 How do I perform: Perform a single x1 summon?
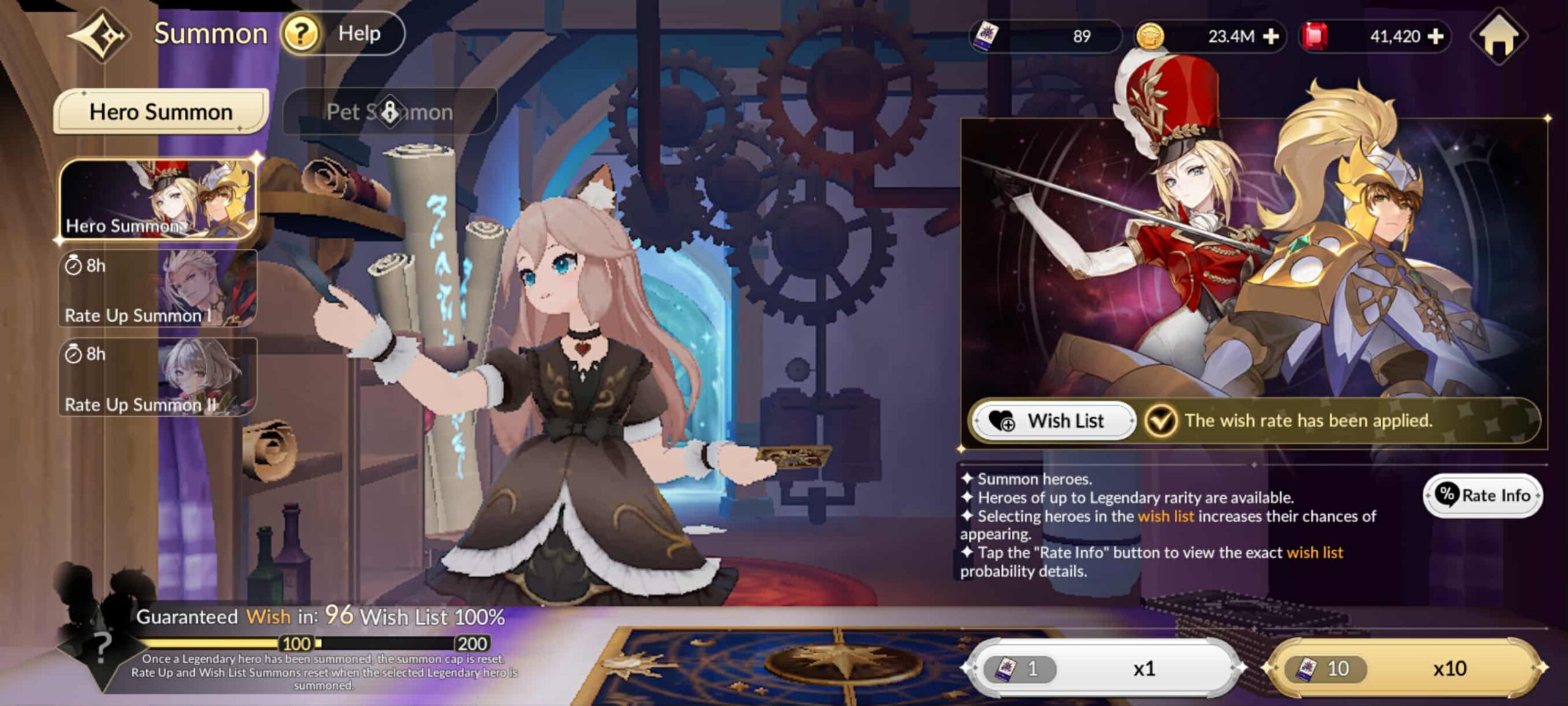(1102, 668)
